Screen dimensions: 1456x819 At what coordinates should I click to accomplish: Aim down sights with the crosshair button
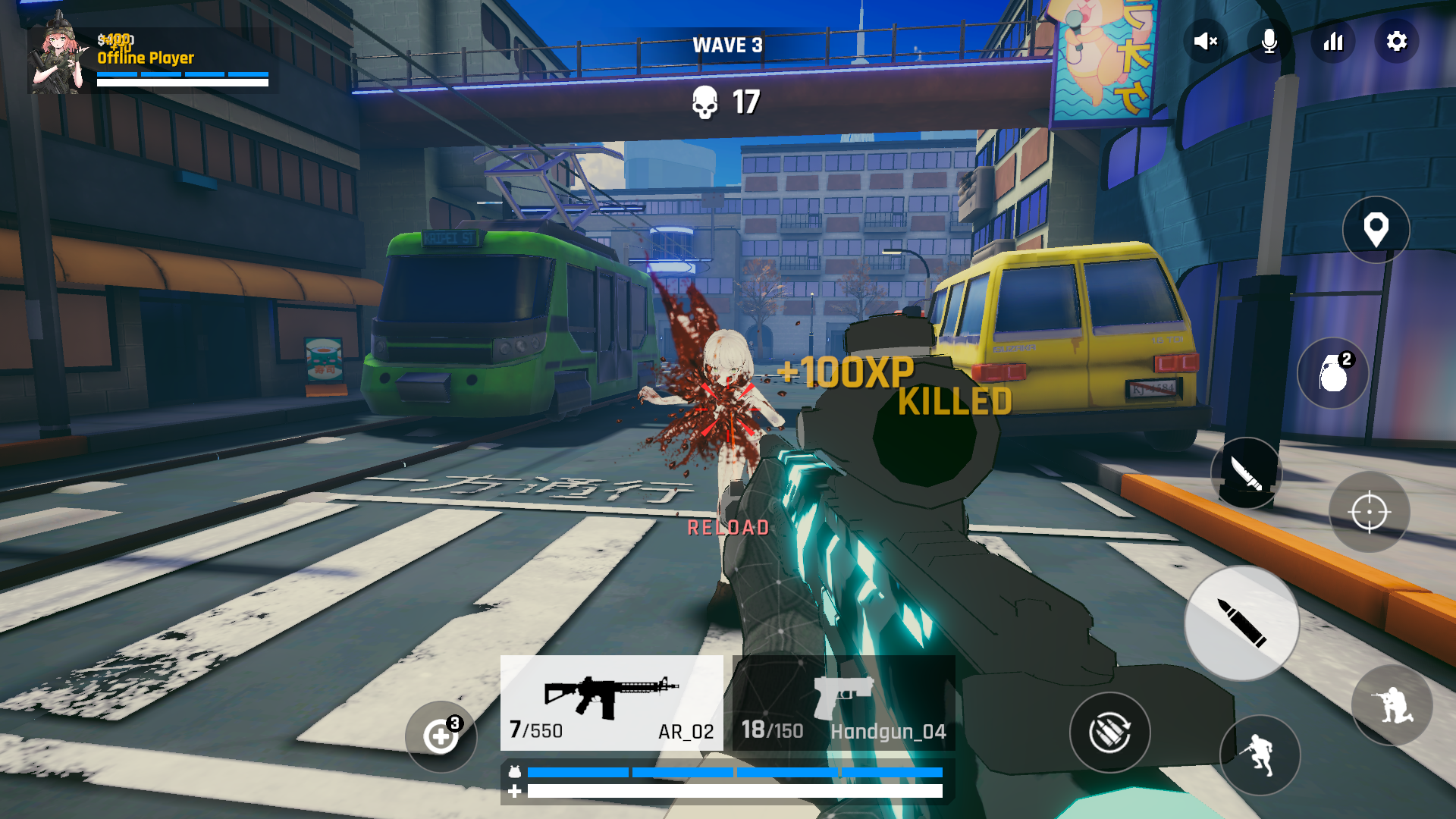click(1369, 513)
